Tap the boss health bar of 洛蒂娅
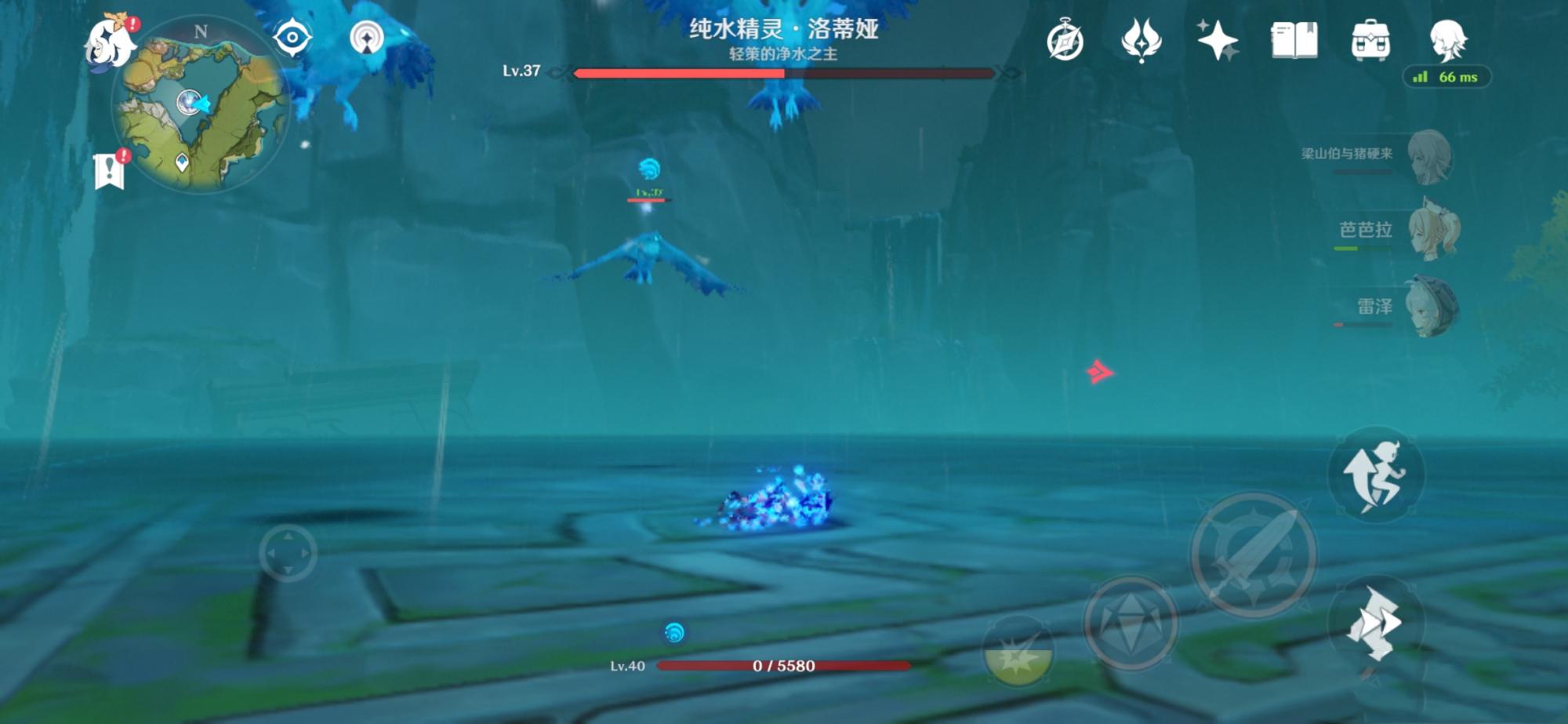This screenshot has width=1568, height=724. click(784, 73)
